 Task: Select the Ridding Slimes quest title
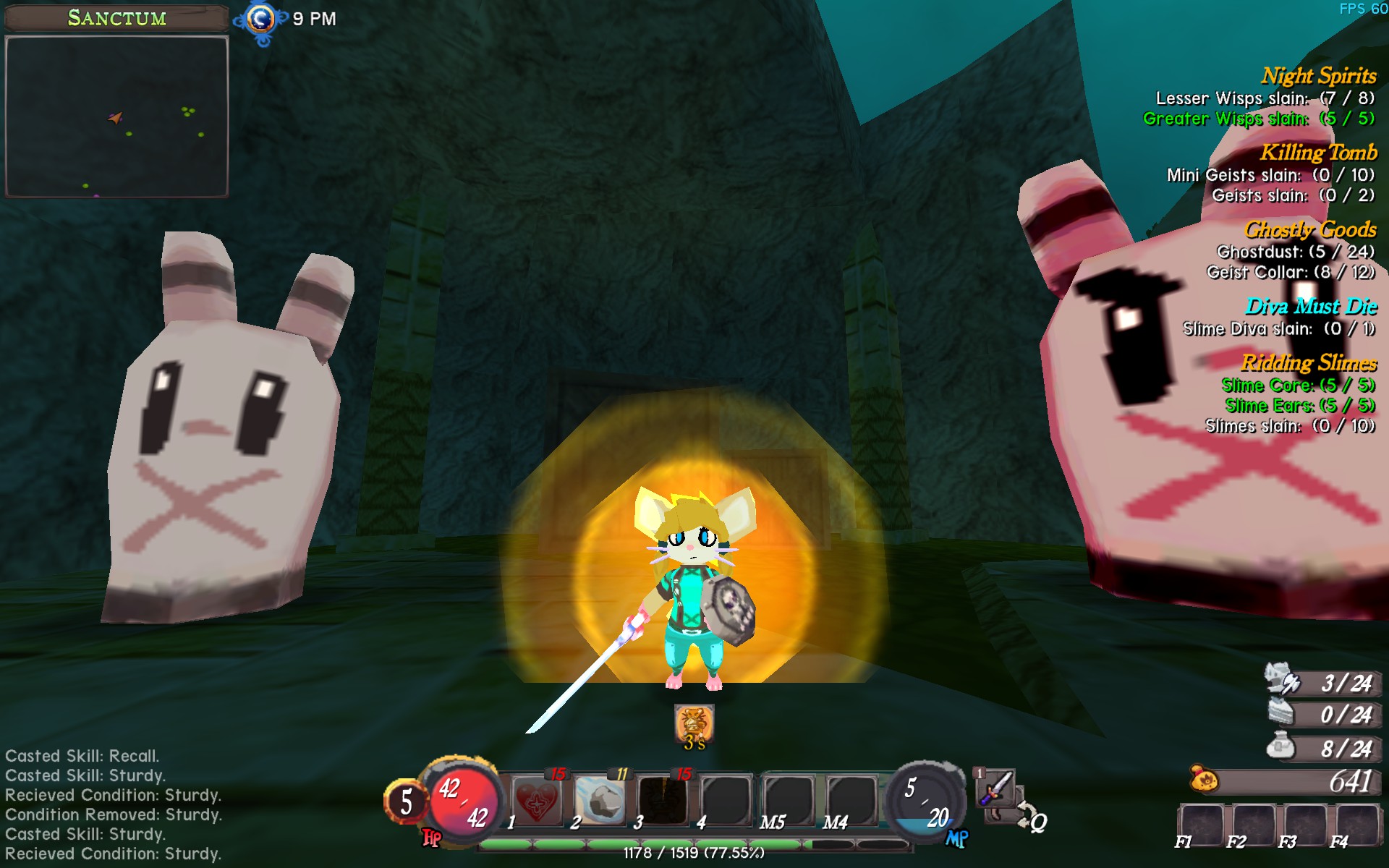1309,362
